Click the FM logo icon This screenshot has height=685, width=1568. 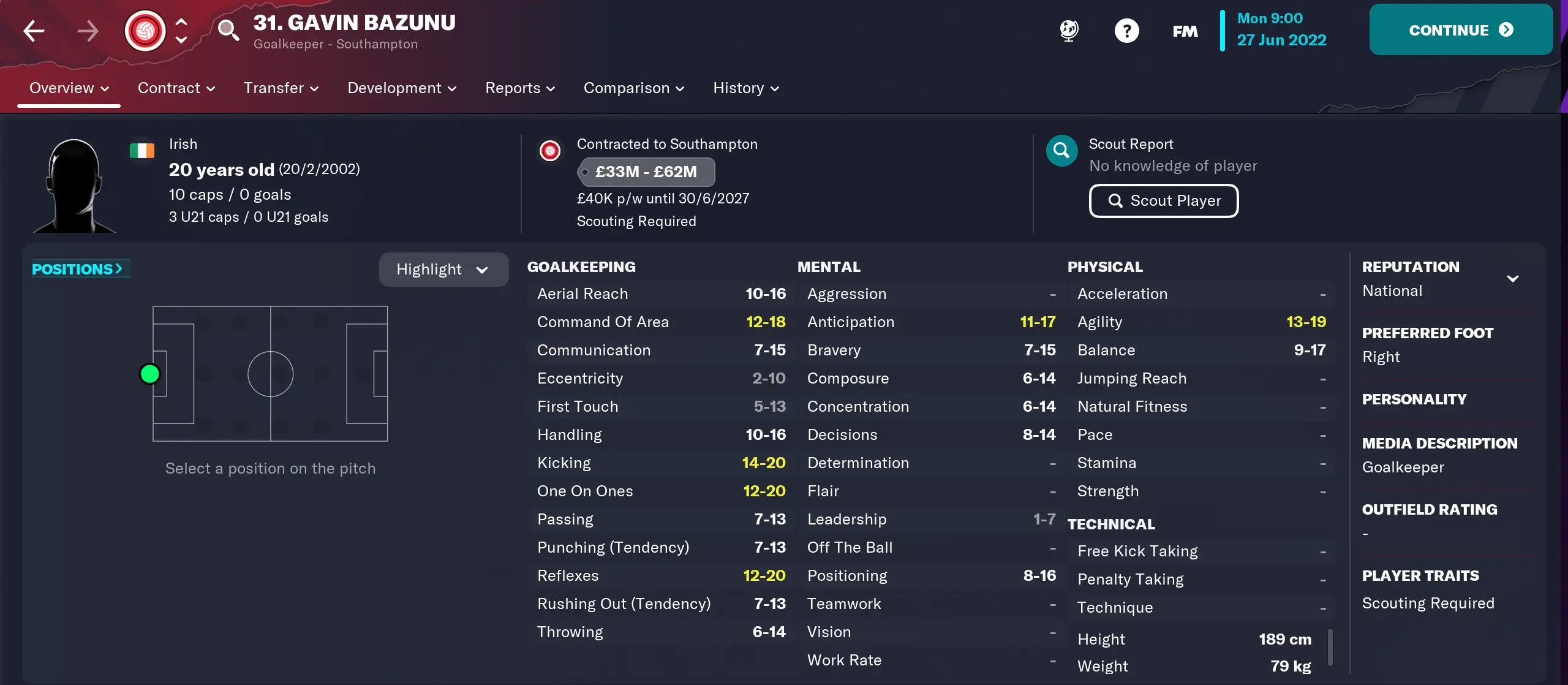coord(1184,30)
